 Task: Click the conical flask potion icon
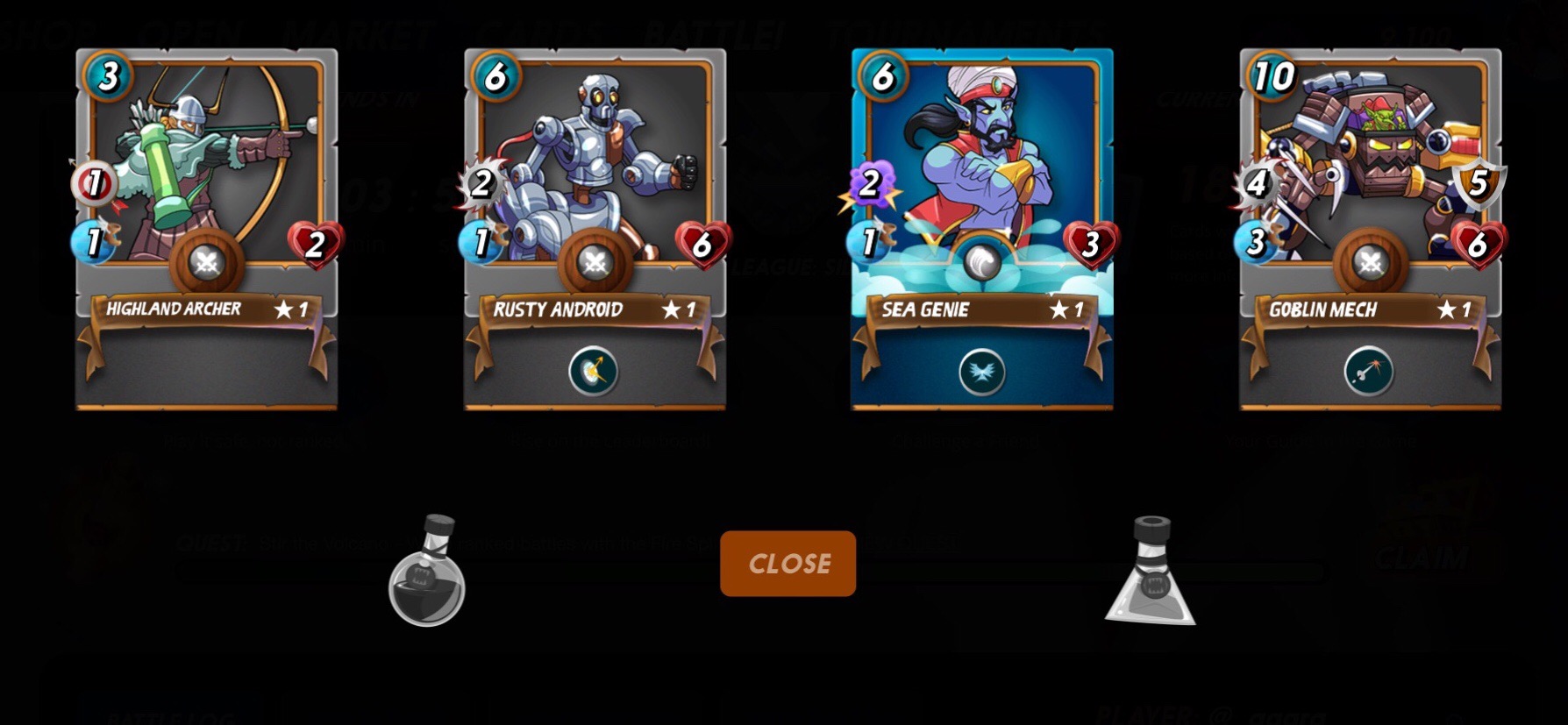(1151, 572)
